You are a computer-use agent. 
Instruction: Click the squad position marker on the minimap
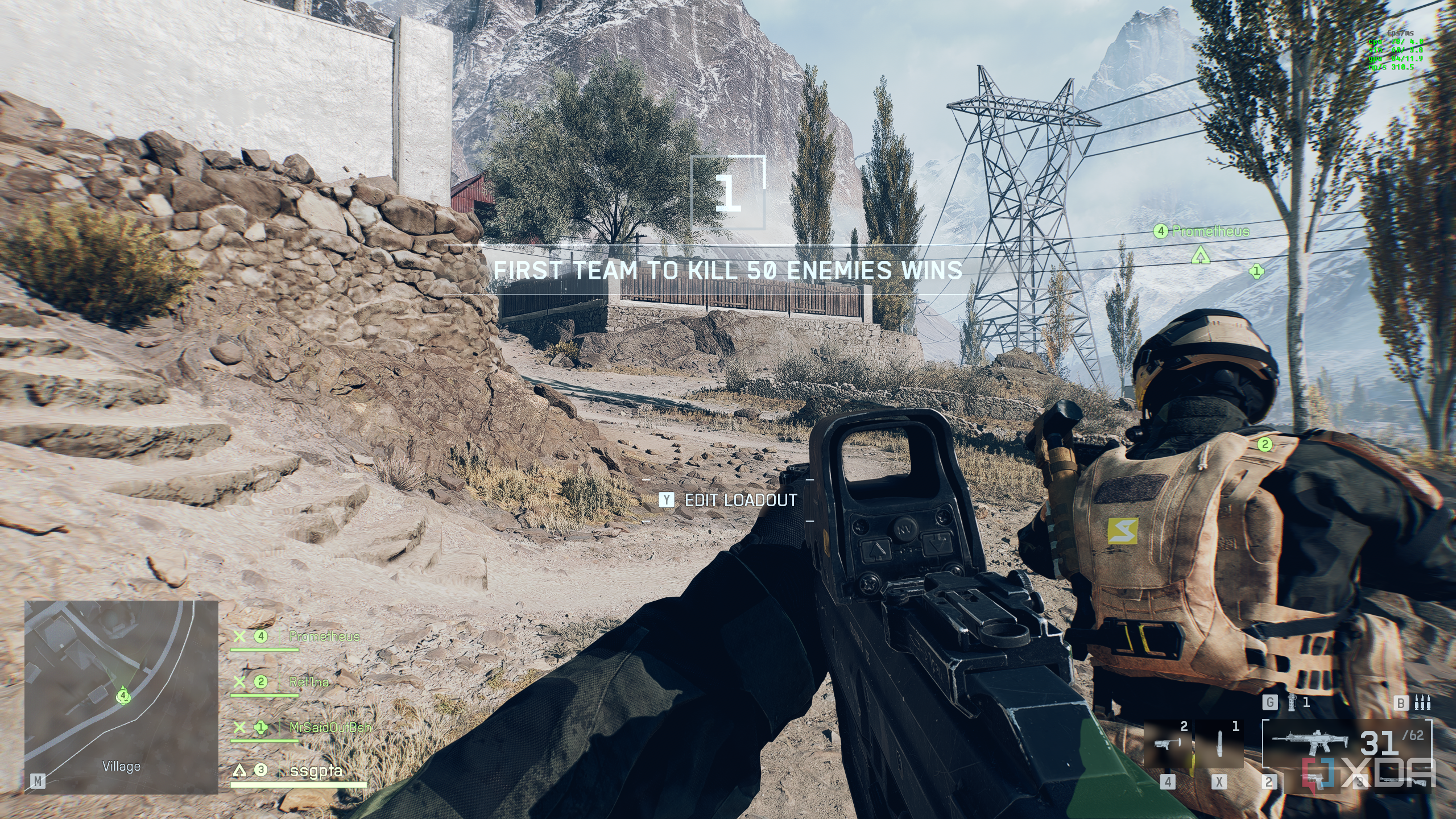coord(123,695)
